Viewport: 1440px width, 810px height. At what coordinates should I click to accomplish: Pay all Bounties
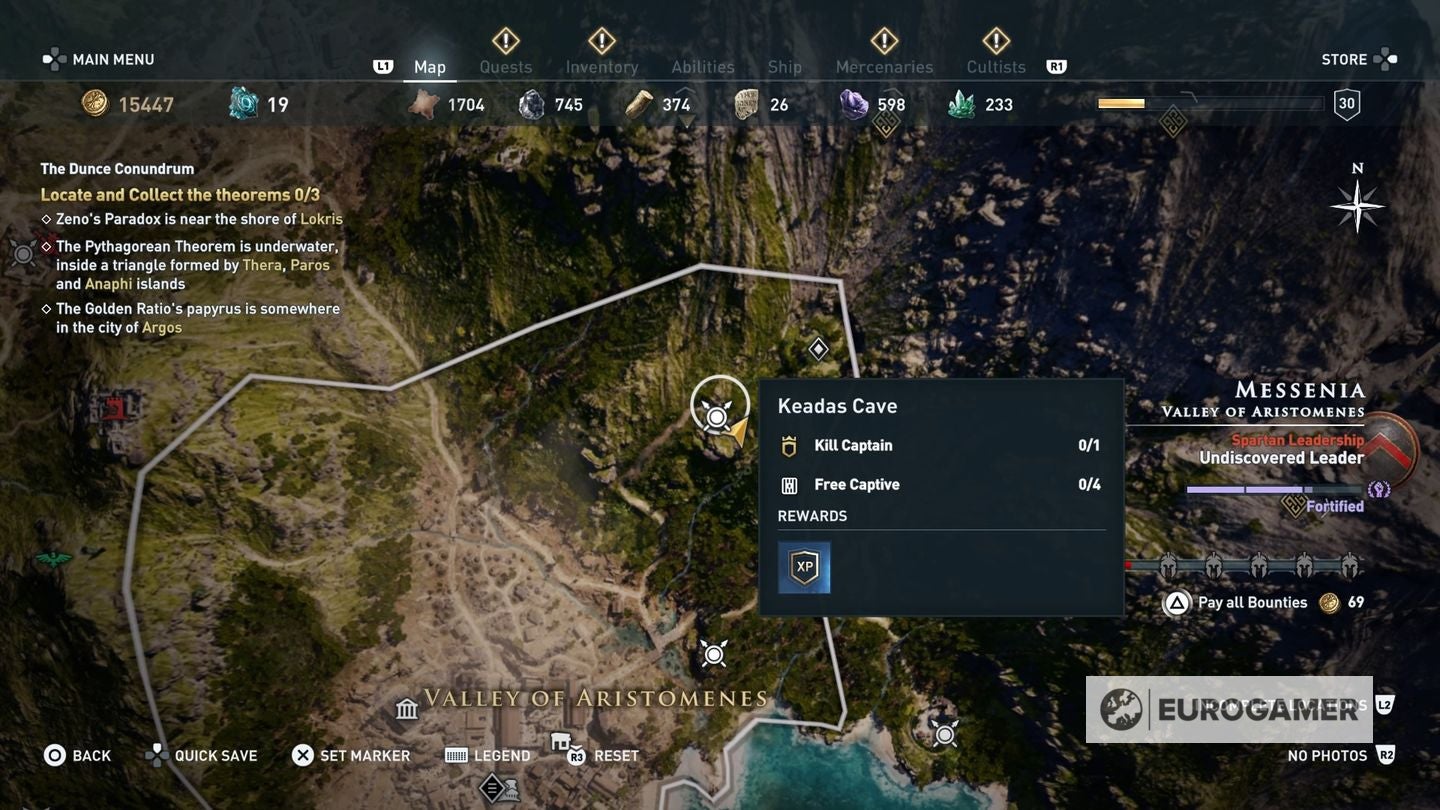pos(1250,602)
